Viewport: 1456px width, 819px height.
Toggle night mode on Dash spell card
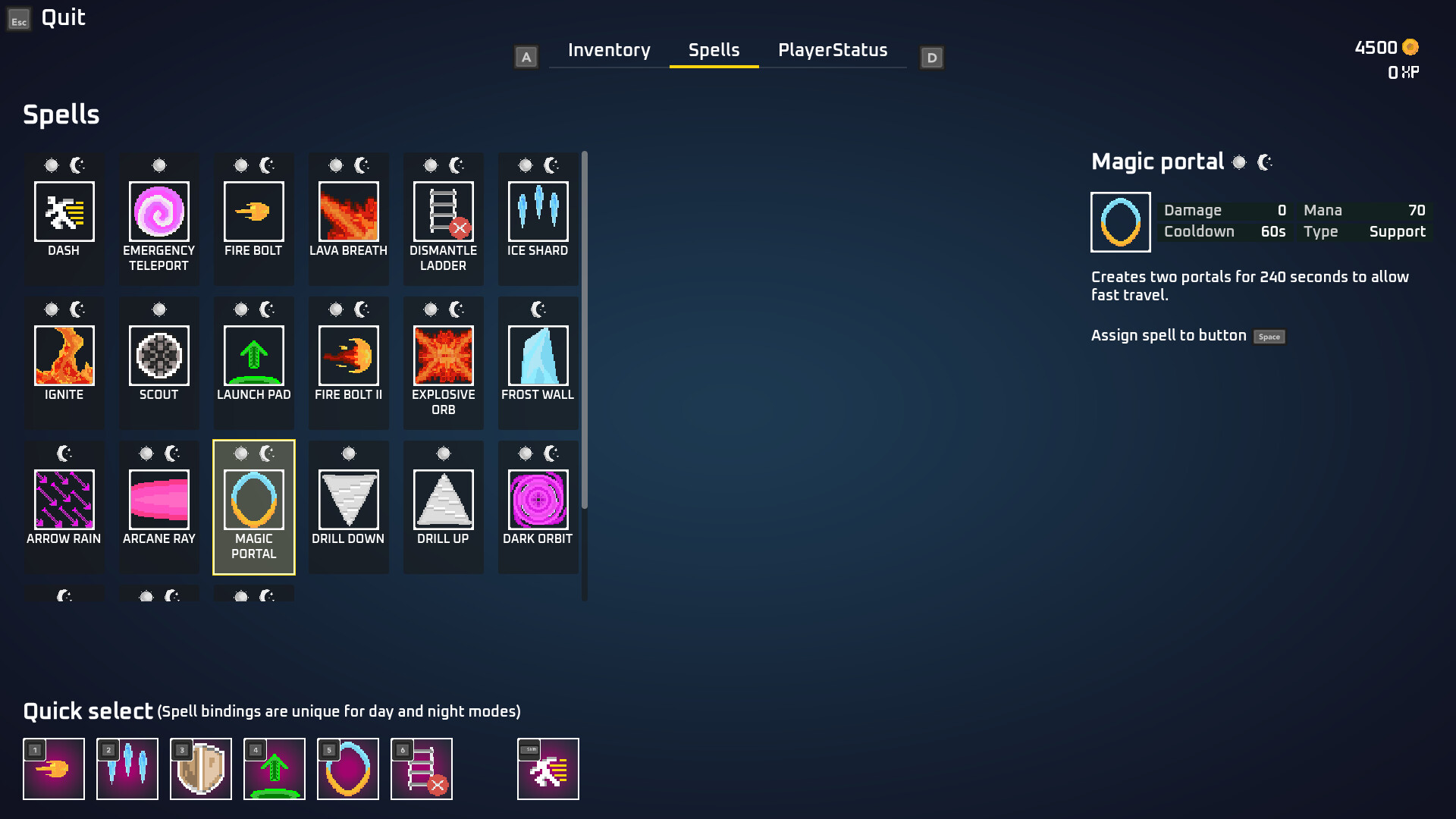[x=77, y=165]
